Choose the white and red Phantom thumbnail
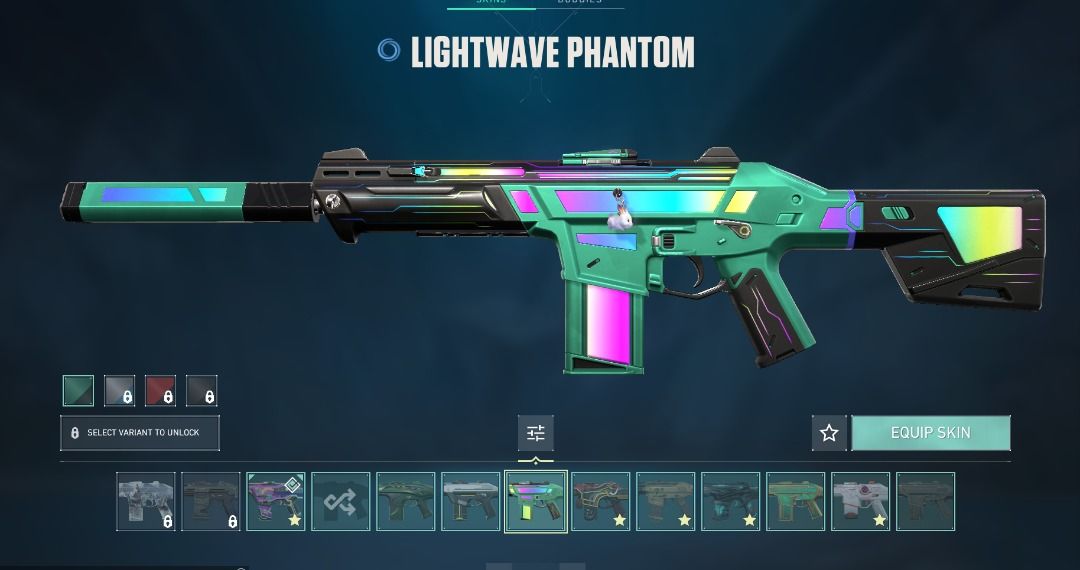 (860, 501)
